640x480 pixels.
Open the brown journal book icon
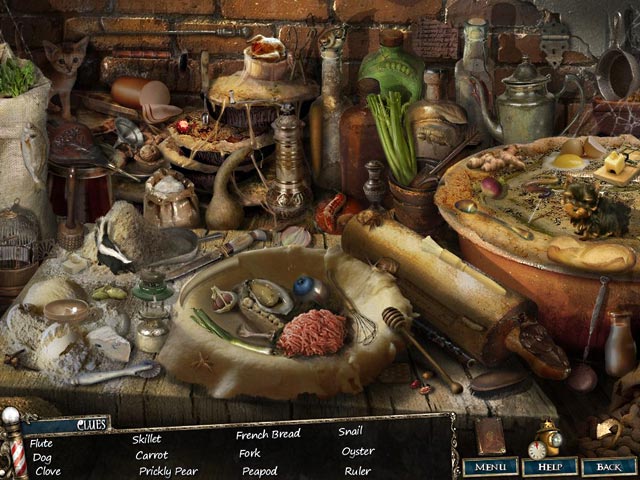coord(491,436)
